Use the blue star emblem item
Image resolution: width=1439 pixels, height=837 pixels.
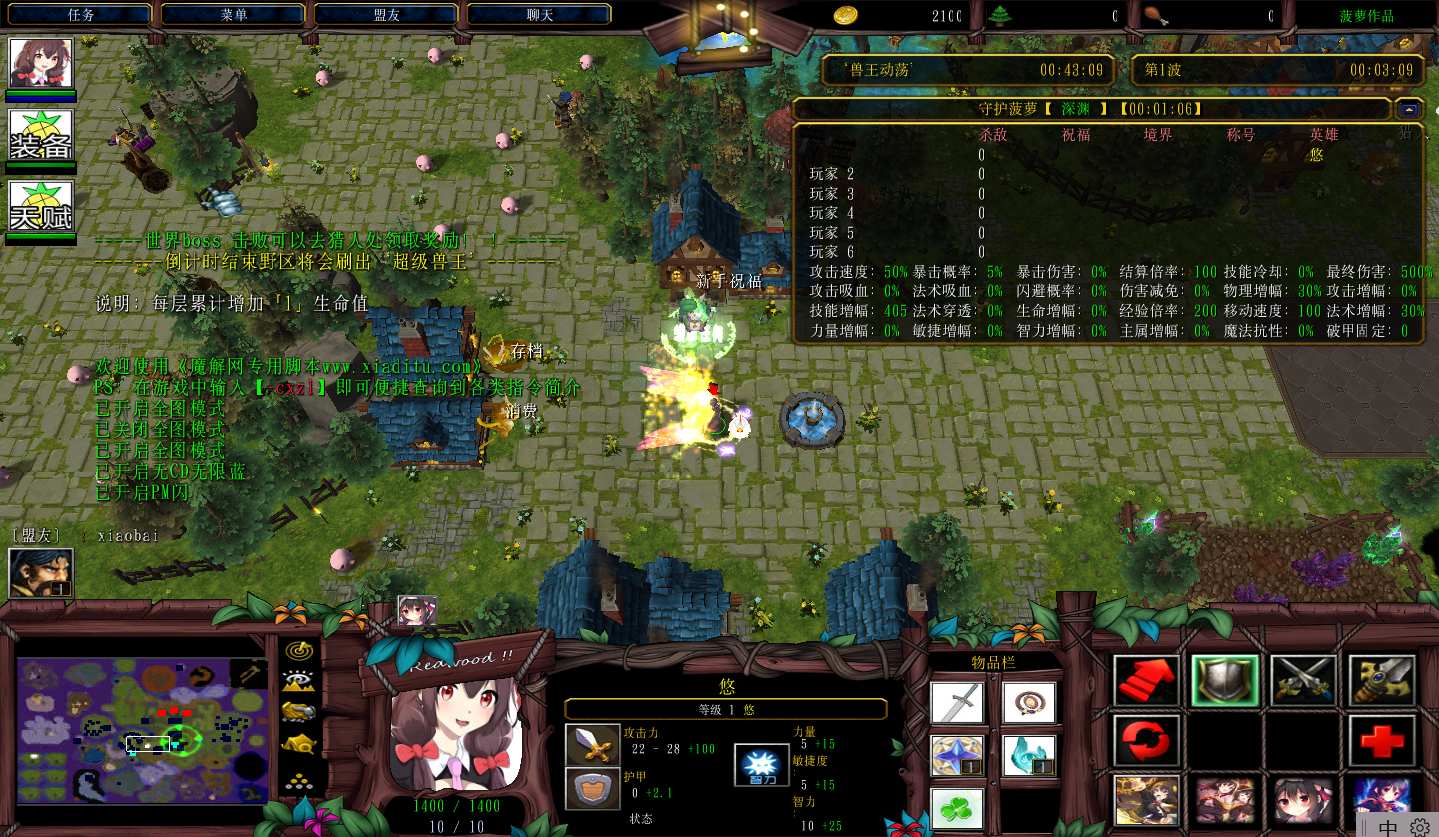click(x=957, y=756)
